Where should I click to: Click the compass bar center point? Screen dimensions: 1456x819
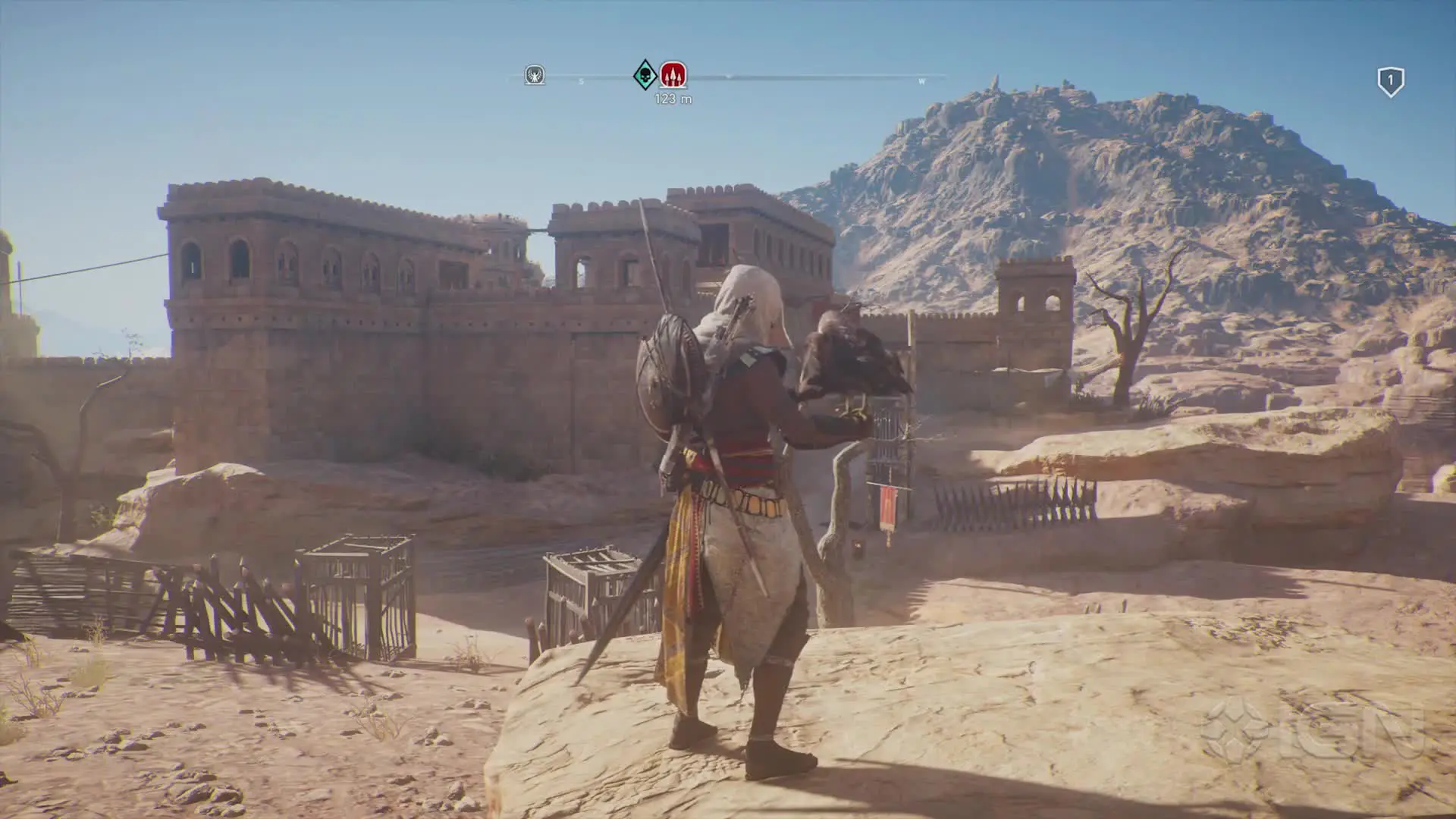(728, 76)
